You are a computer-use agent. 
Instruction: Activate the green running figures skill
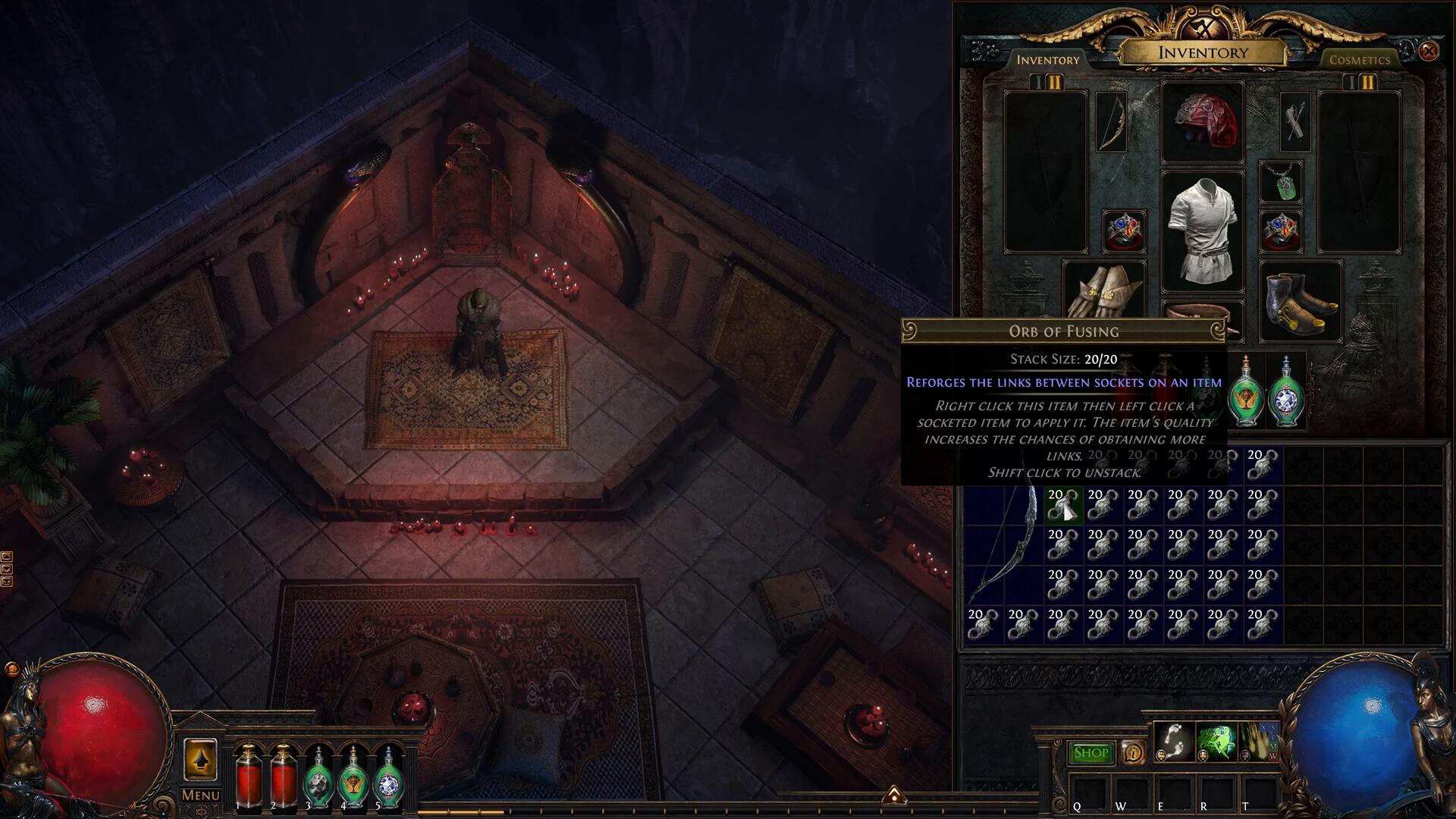(x=1216, y=742)
